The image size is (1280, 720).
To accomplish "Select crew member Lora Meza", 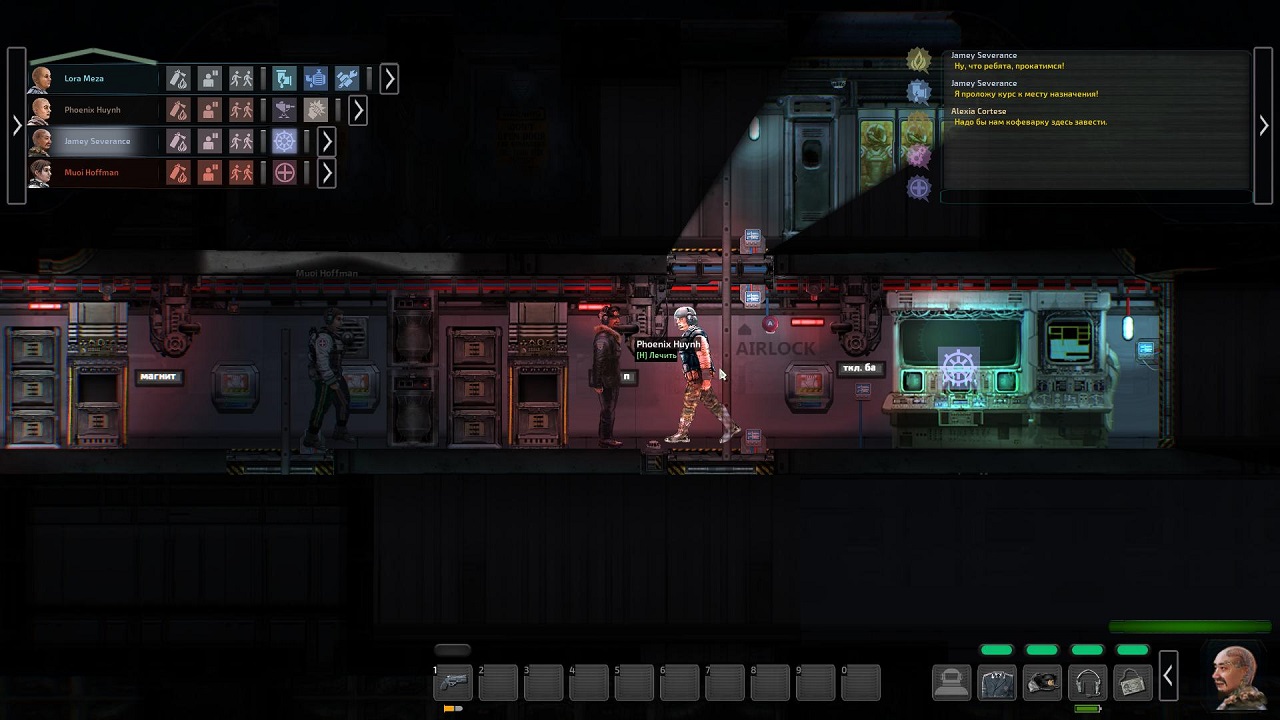I will tap(85, 78).
